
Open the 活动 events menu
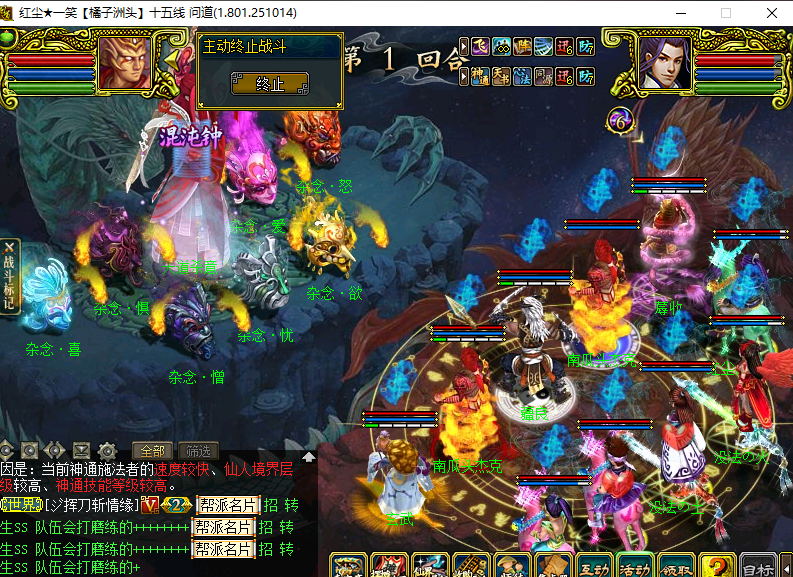(x=635, y=566)
